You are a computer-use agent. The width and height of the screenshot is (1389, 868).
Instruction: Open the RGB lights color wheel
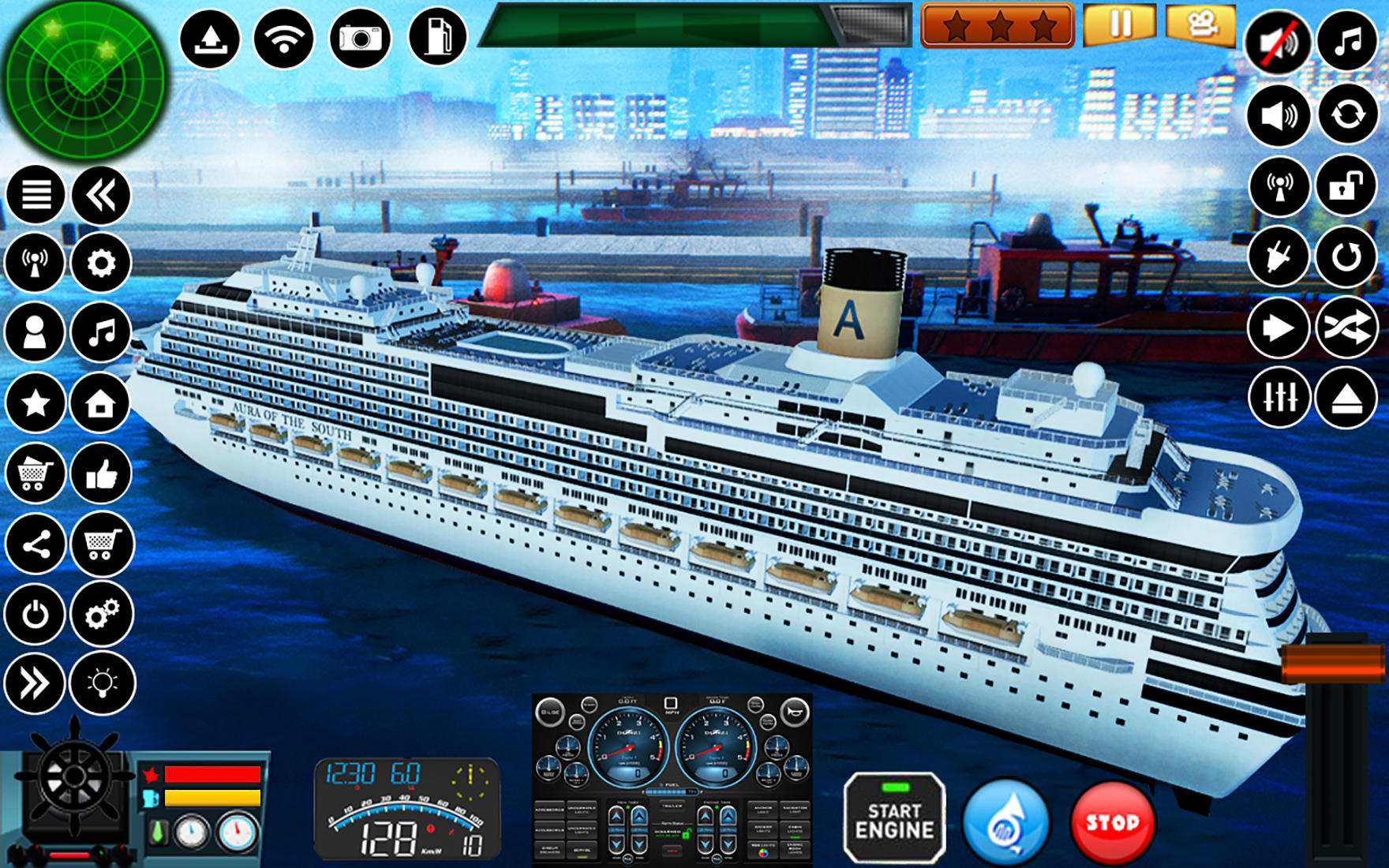(764, 854)
